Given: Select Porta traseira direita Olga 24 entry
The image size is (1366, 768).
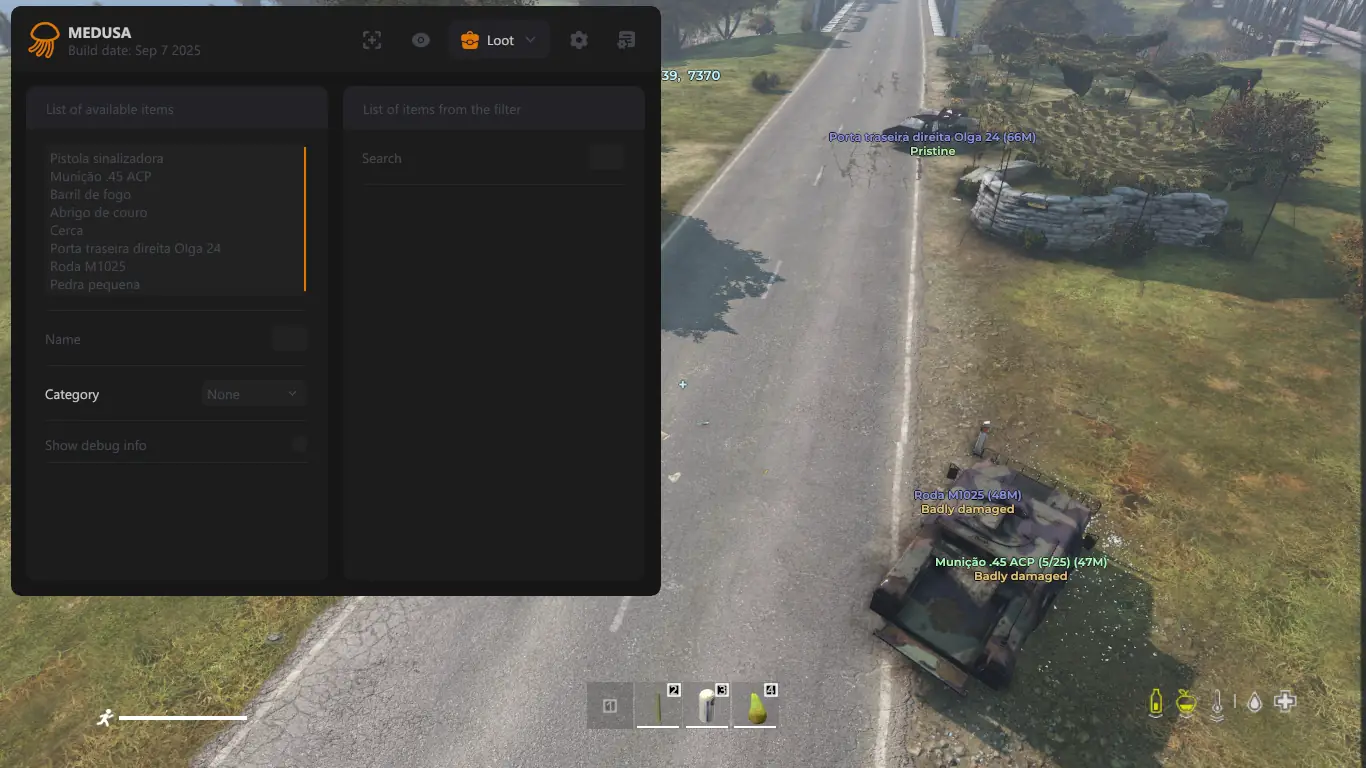Looking at the screenshot, I should tap(135, 248).
